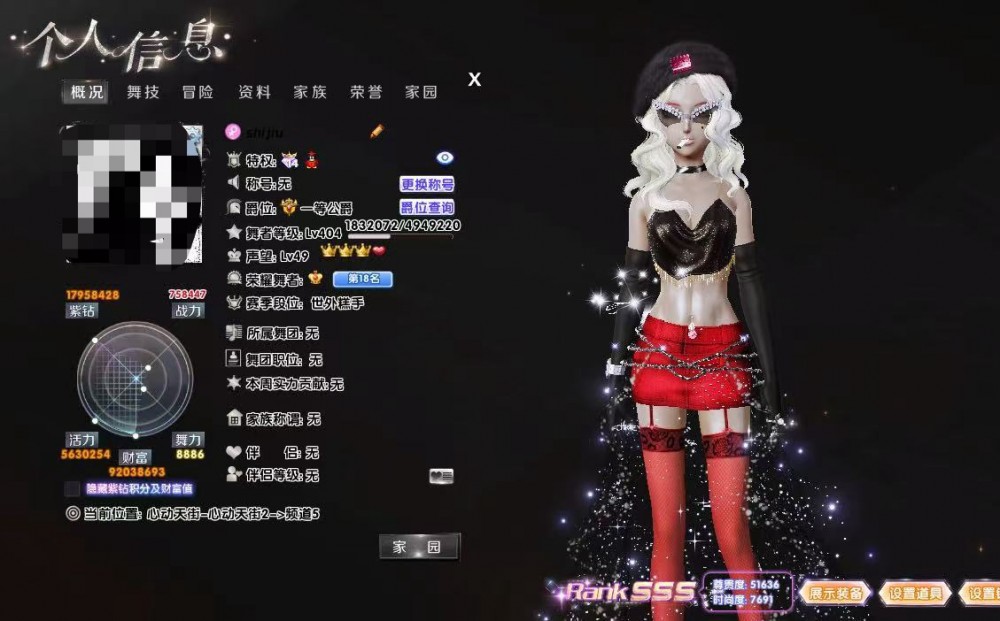Go to the 资料 profile tab

254,93
